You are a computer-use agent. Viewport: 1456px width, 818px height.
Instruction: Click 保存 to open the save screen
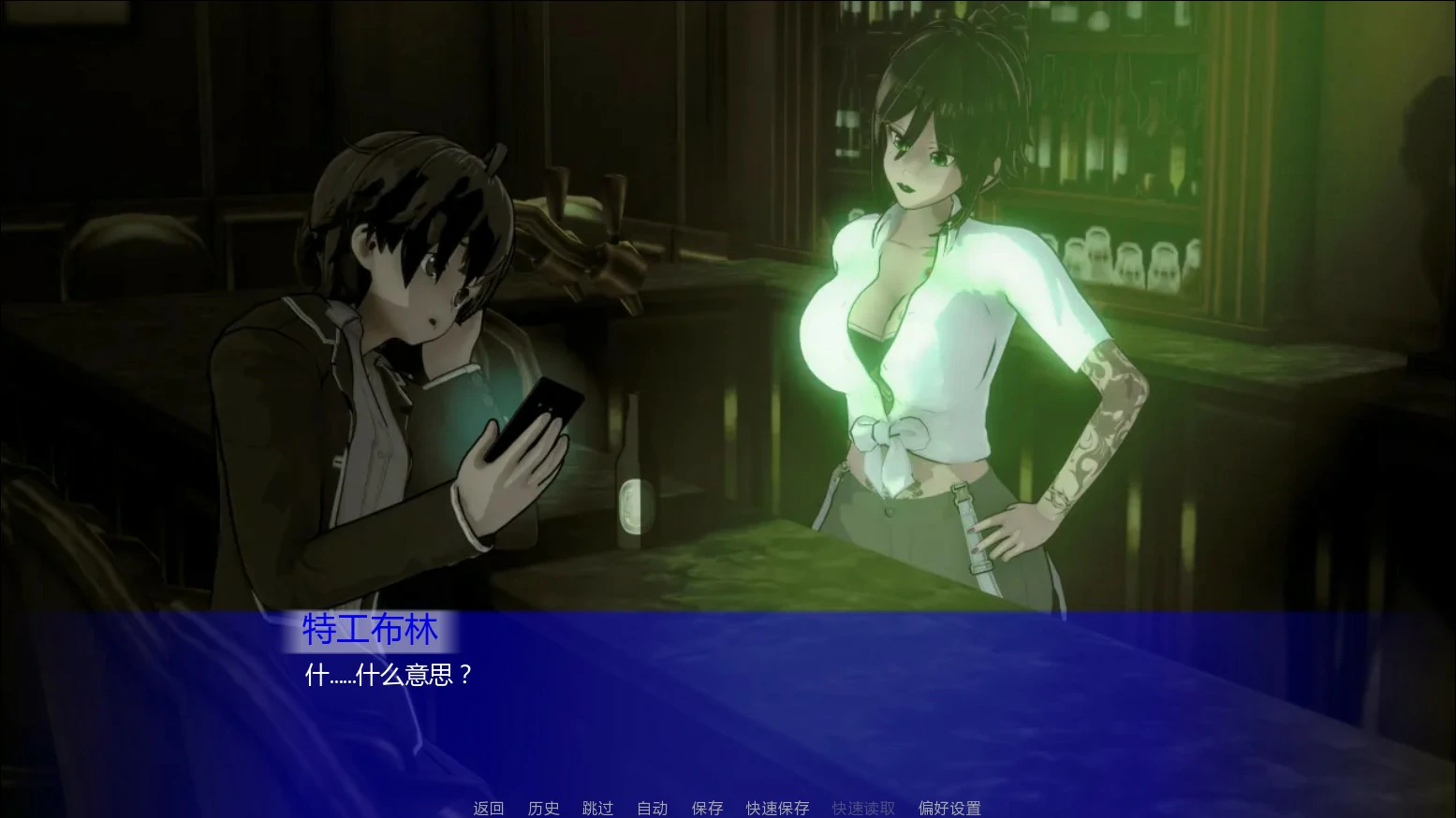707,807
